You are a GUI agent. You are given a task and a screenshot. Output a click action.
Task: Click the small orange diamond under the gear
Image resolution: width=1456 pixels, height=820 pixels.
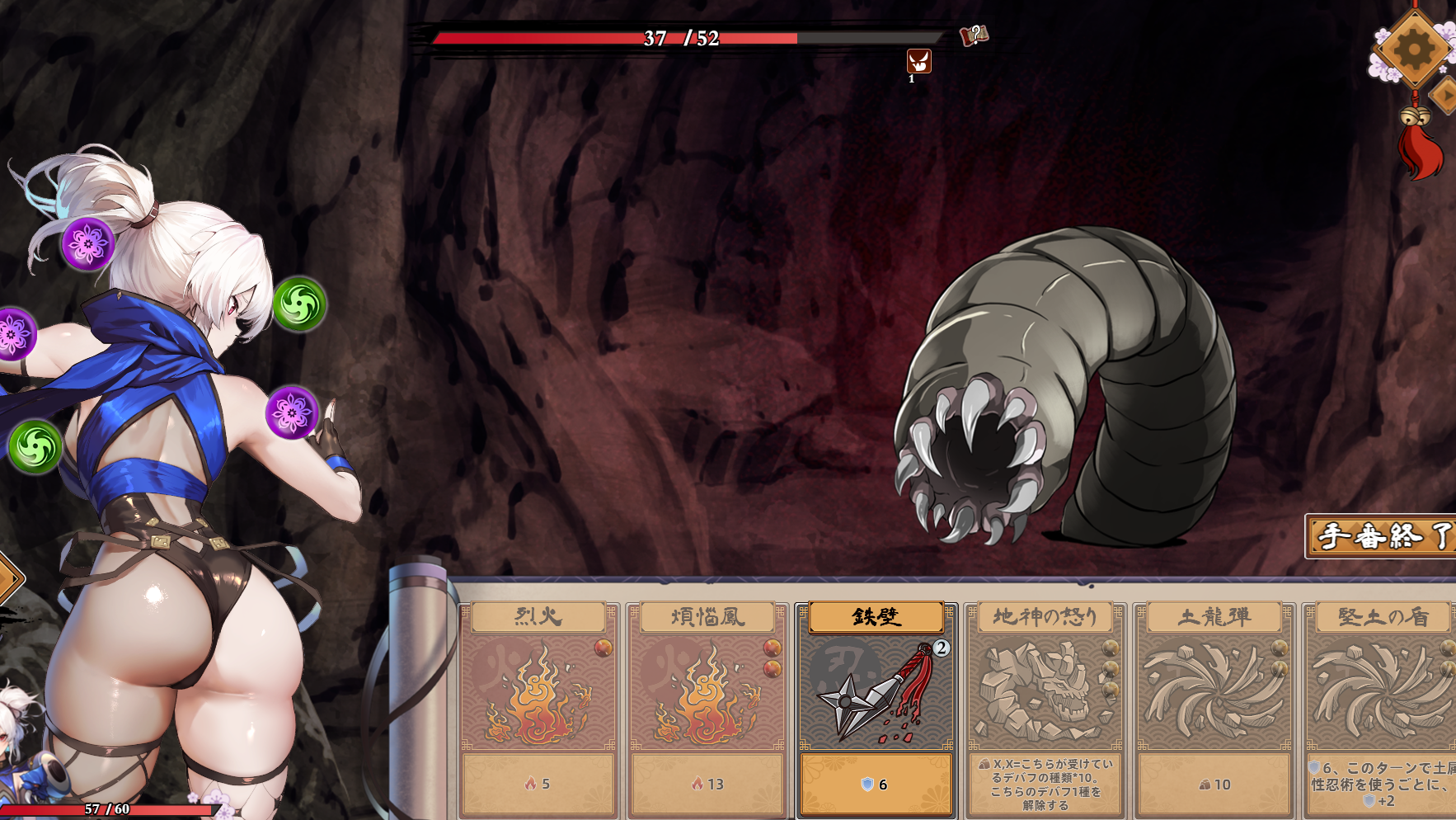coord(1445,95)
